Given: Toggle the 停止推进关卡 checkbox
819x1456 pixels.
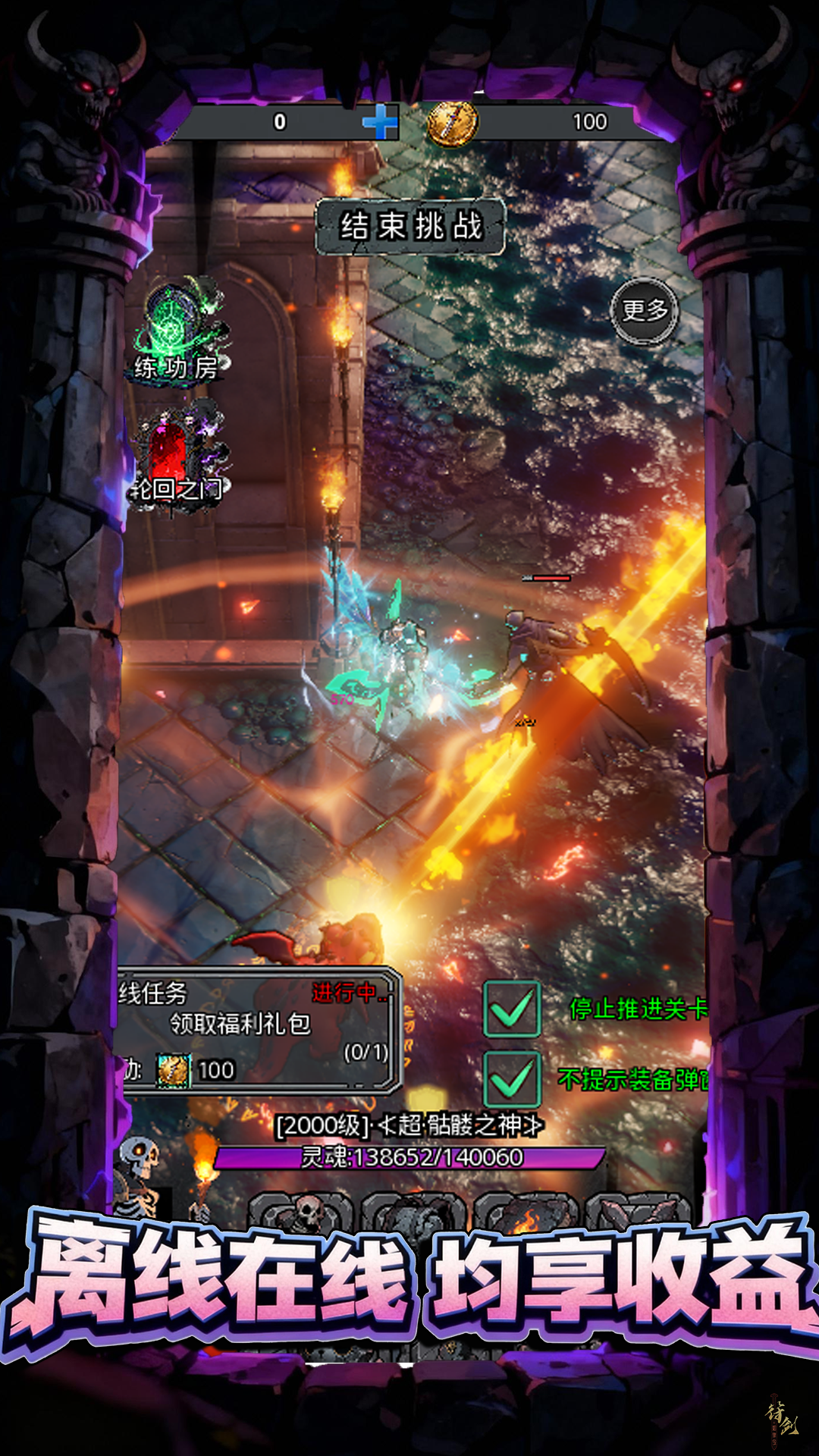Looking at the screenshot, I should tap(512, 1009).
